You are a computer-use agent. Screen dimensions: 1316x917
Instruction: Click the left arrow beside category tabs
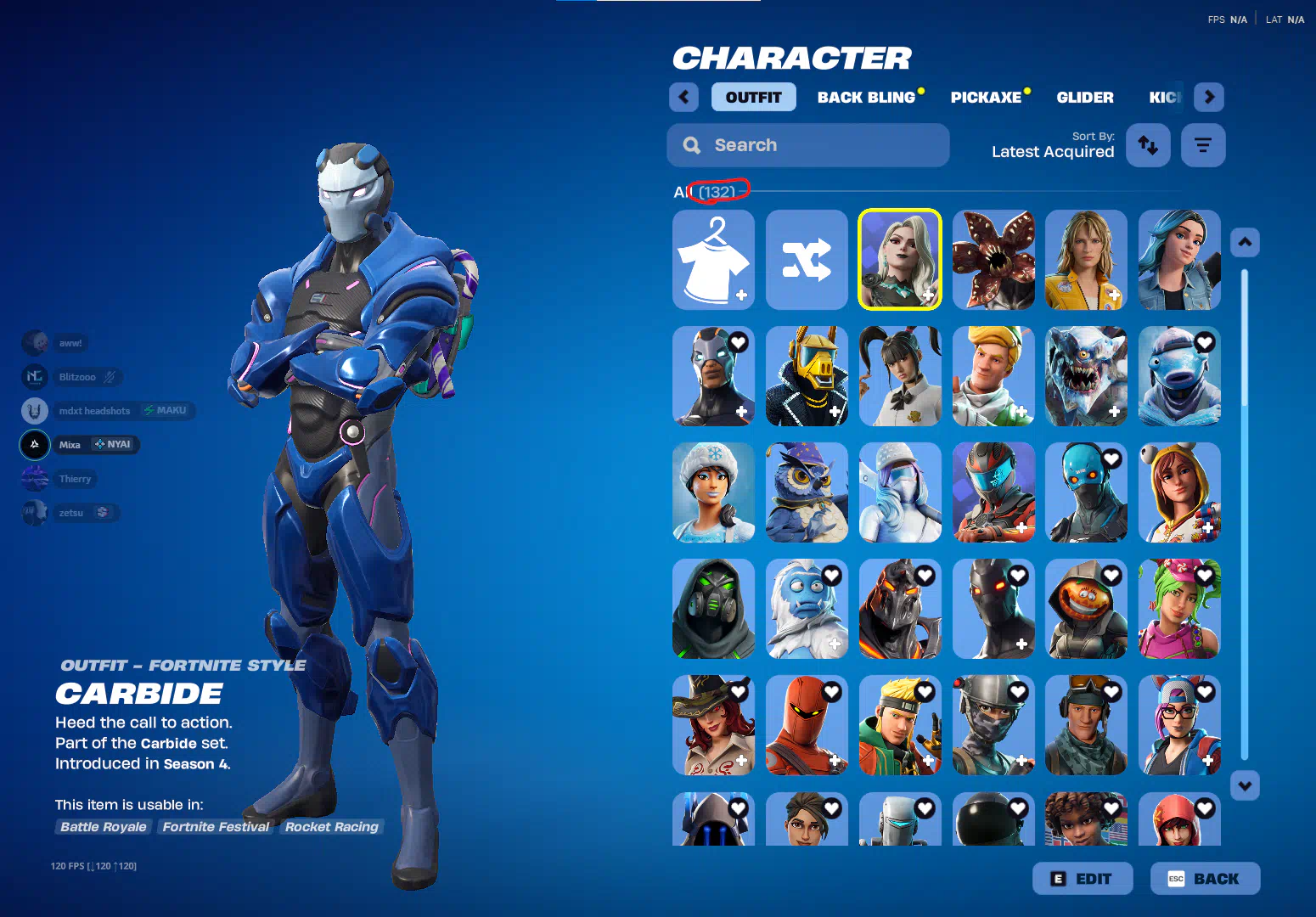(683, 97)
